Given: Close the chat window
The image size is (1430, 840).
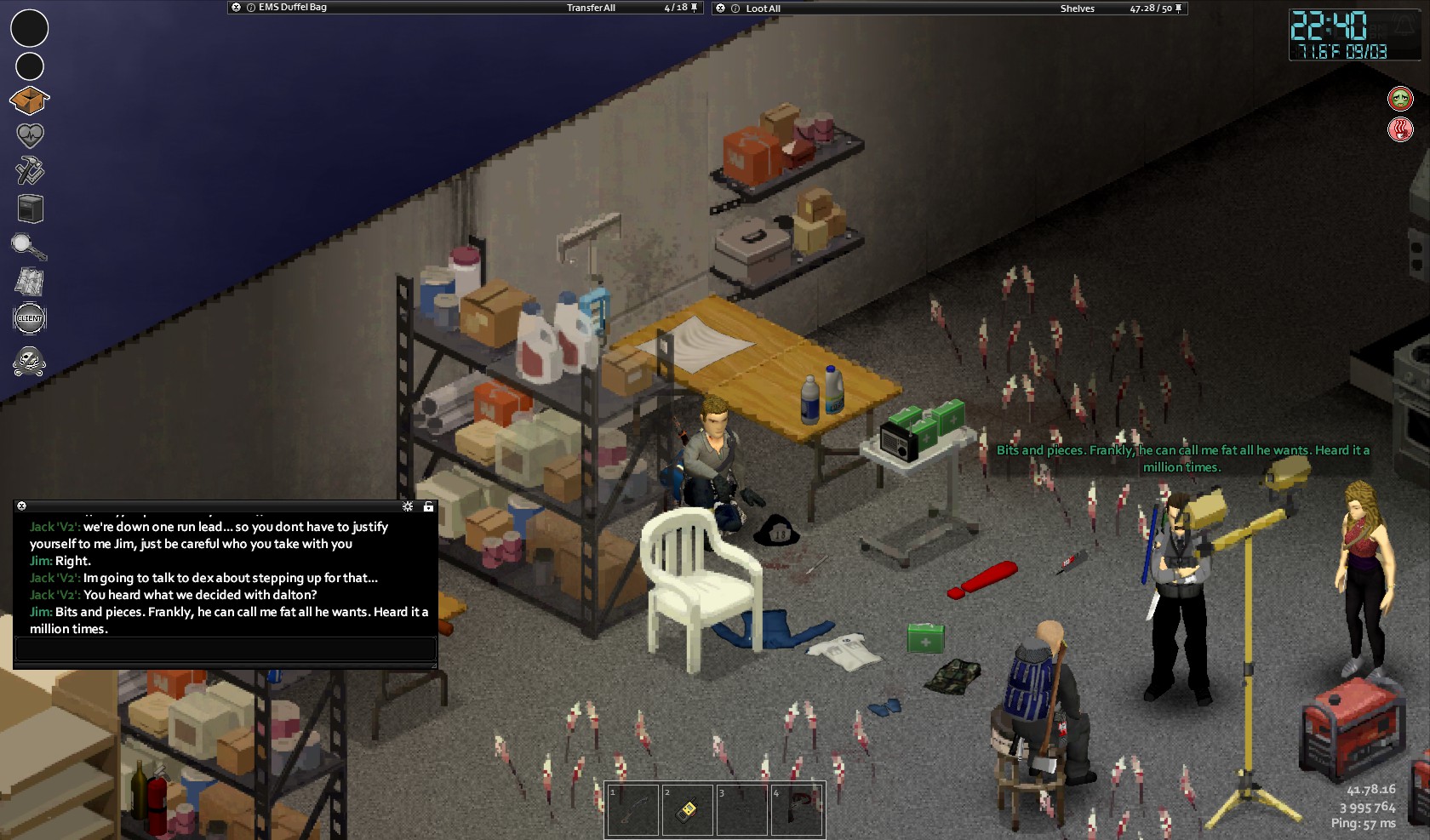Looking at the screenshot, I should click(x=22, y=506).
